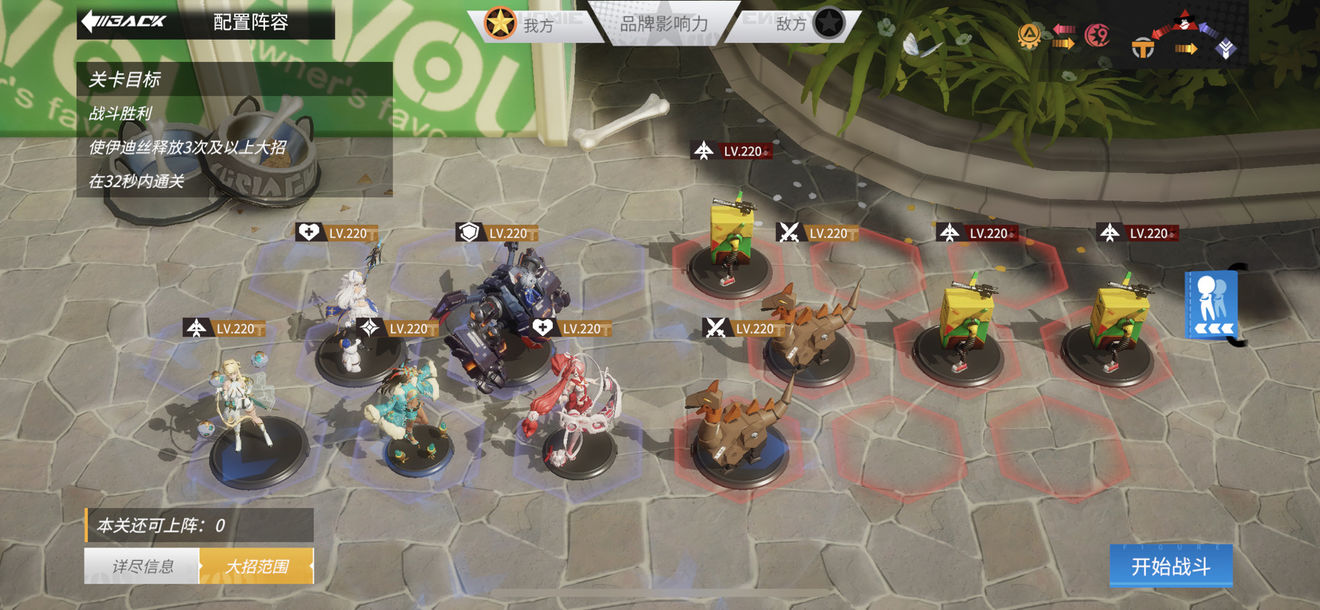
Task: Select the teal-dressed unit in front row
Action: 410,410
